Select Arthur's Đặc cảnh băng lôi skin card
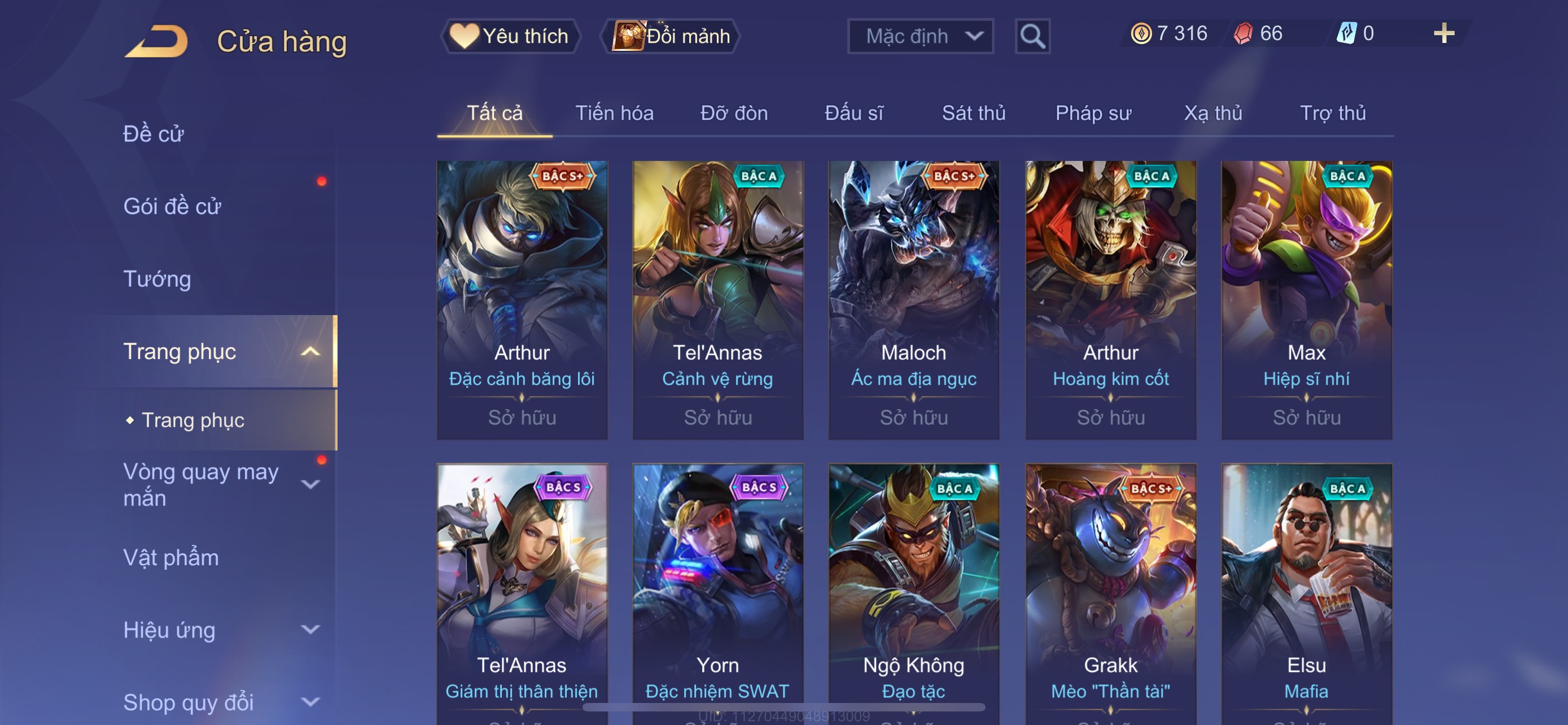This screenshot has width=1568, height=725. (522, 299)
